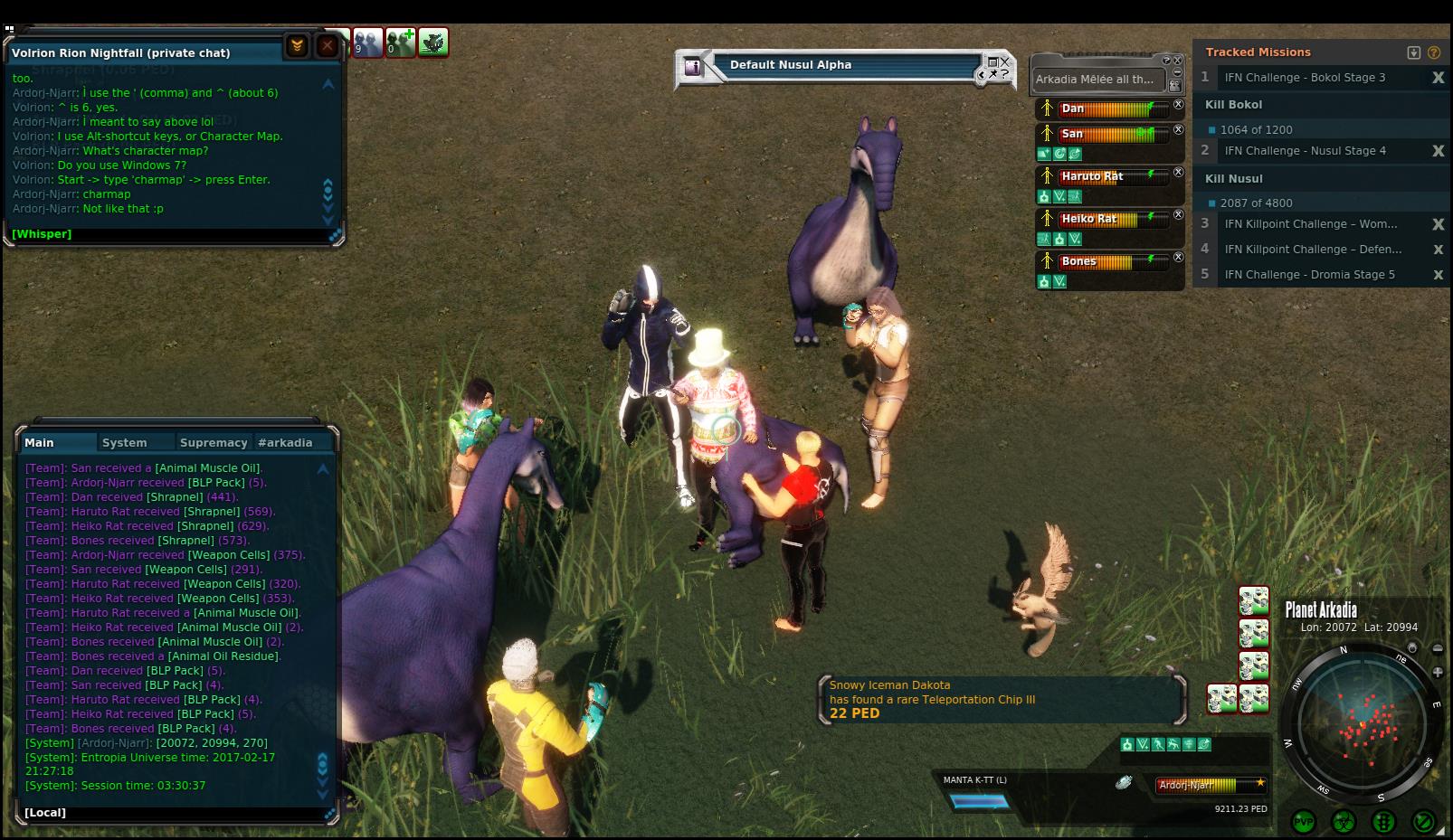Zoom in the radar with plus button
Image resolution: width=1453 pixels, height=840 pixels.
click(1438, 672)
